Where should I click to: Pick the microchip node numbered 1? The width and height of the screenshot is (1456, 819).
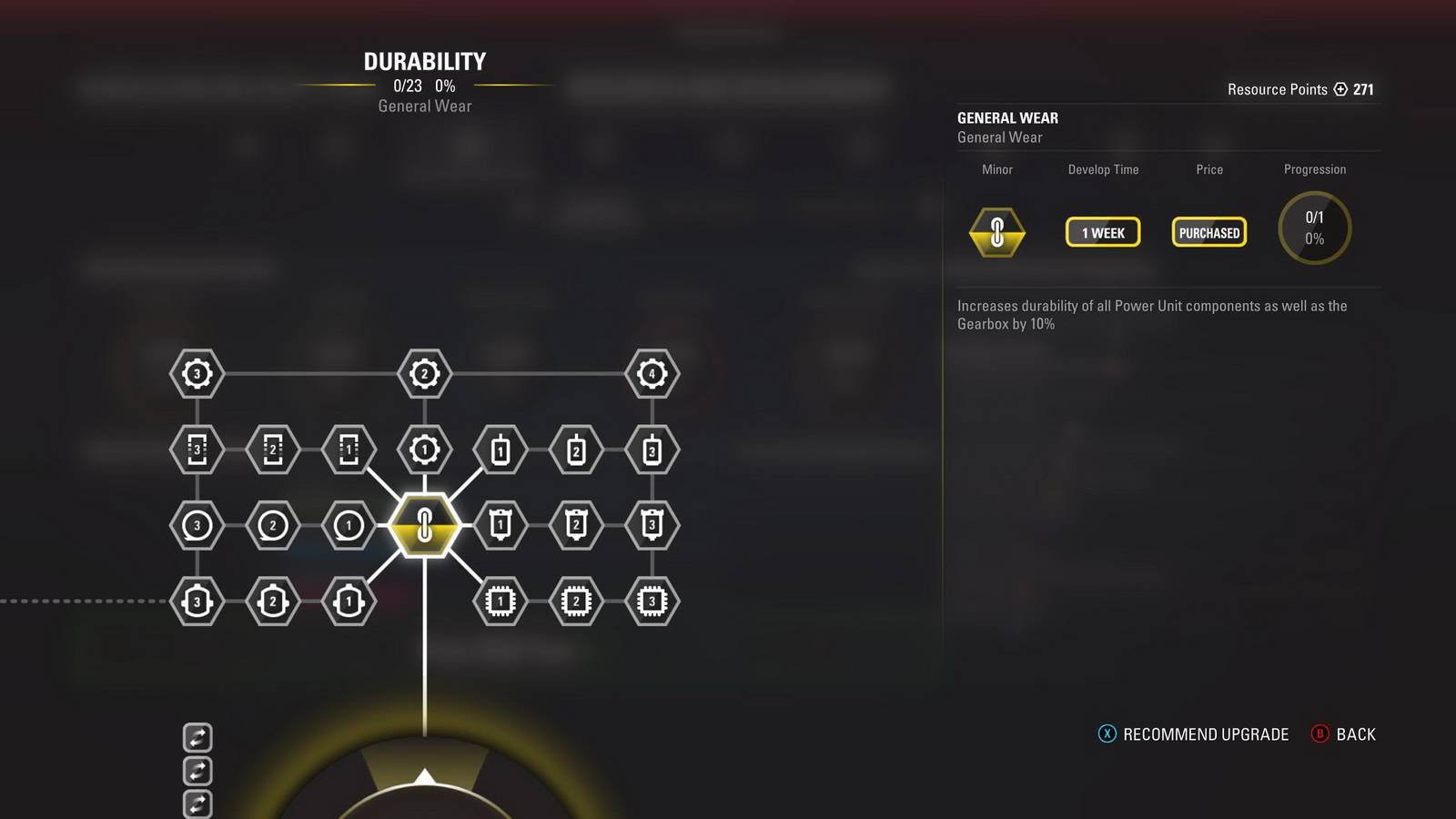coord(500,602)
